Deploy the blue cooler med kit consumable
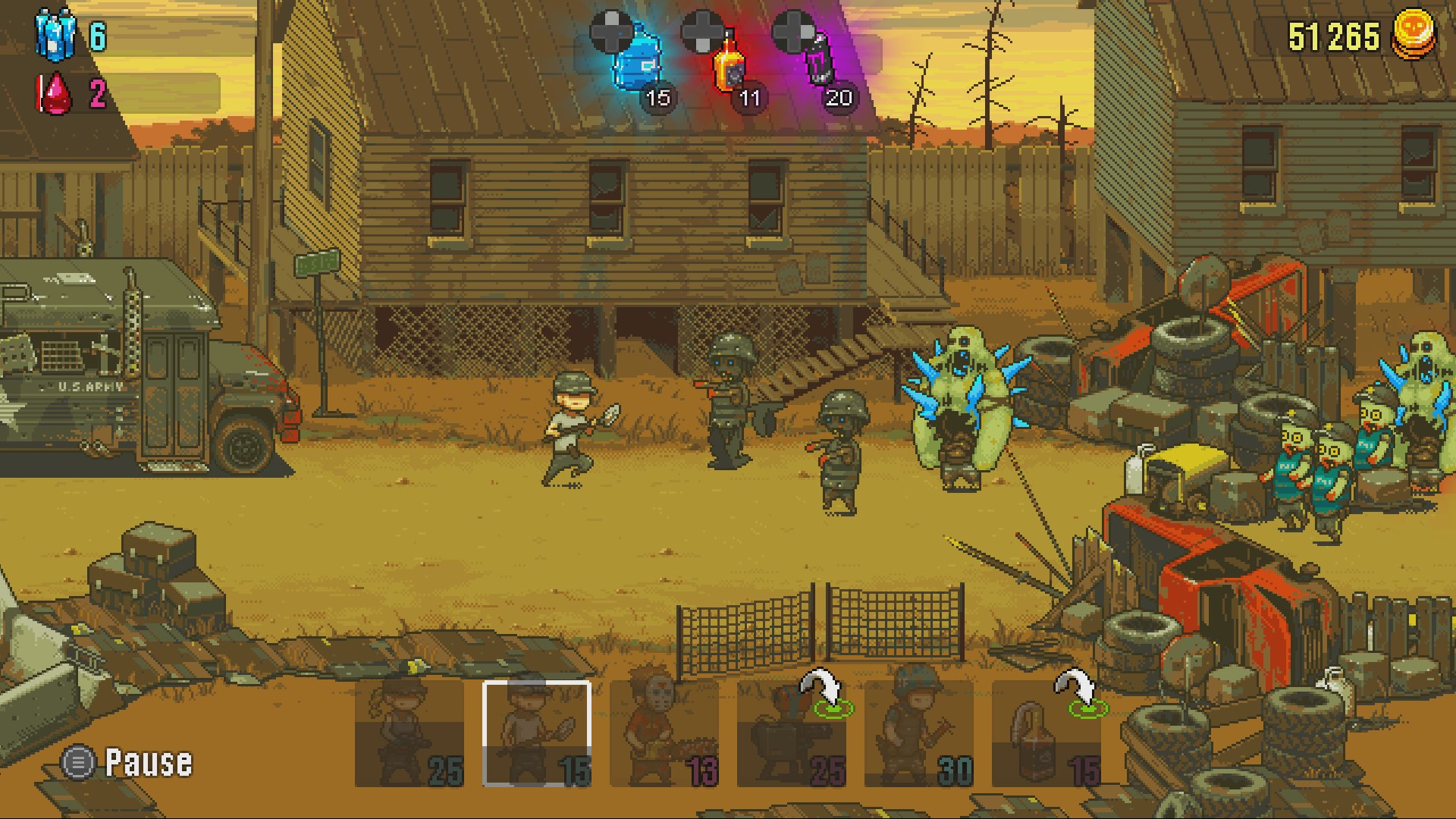The image size is (1456, 819). tap(637, 61)
